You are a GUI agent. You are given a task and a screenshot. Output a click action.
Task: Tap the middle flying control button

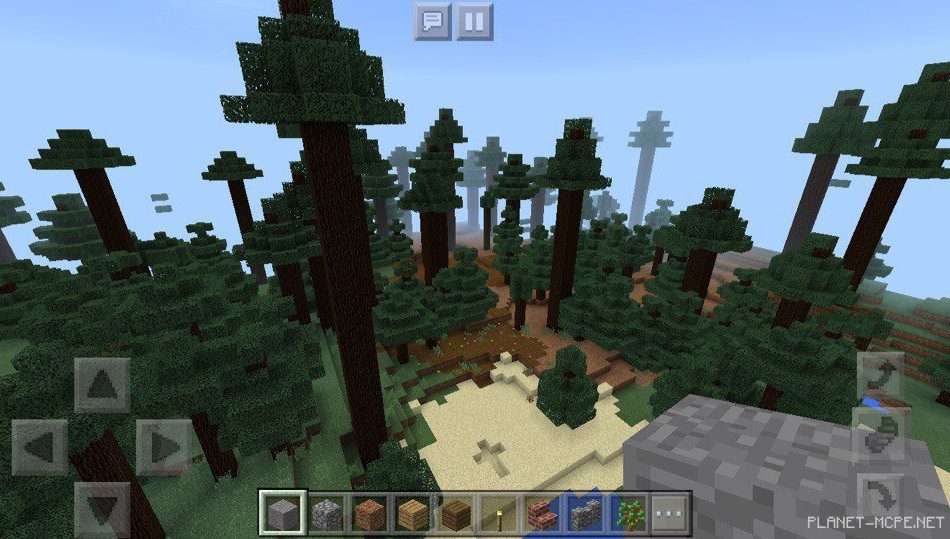click(881, 436)
